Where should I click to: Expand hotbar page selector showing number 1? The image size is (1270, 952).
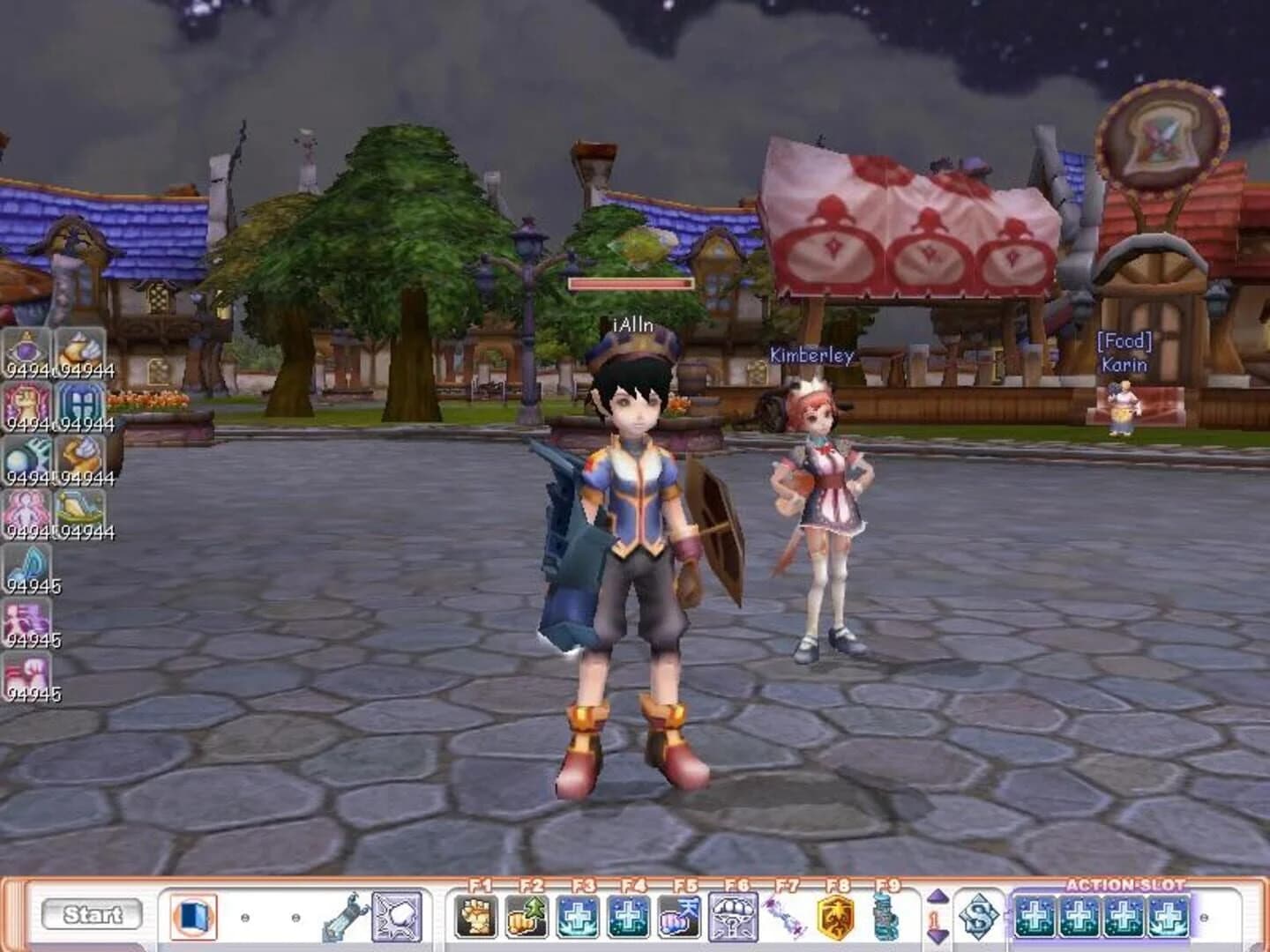pyautogui.click(x=932, y=919)
